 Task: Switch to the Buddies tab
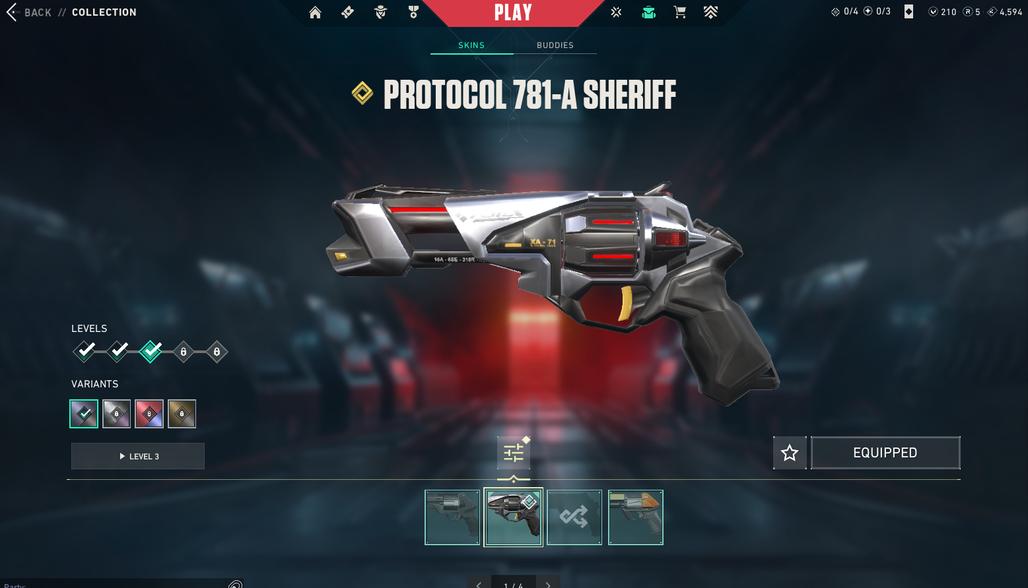click(555, 45)
